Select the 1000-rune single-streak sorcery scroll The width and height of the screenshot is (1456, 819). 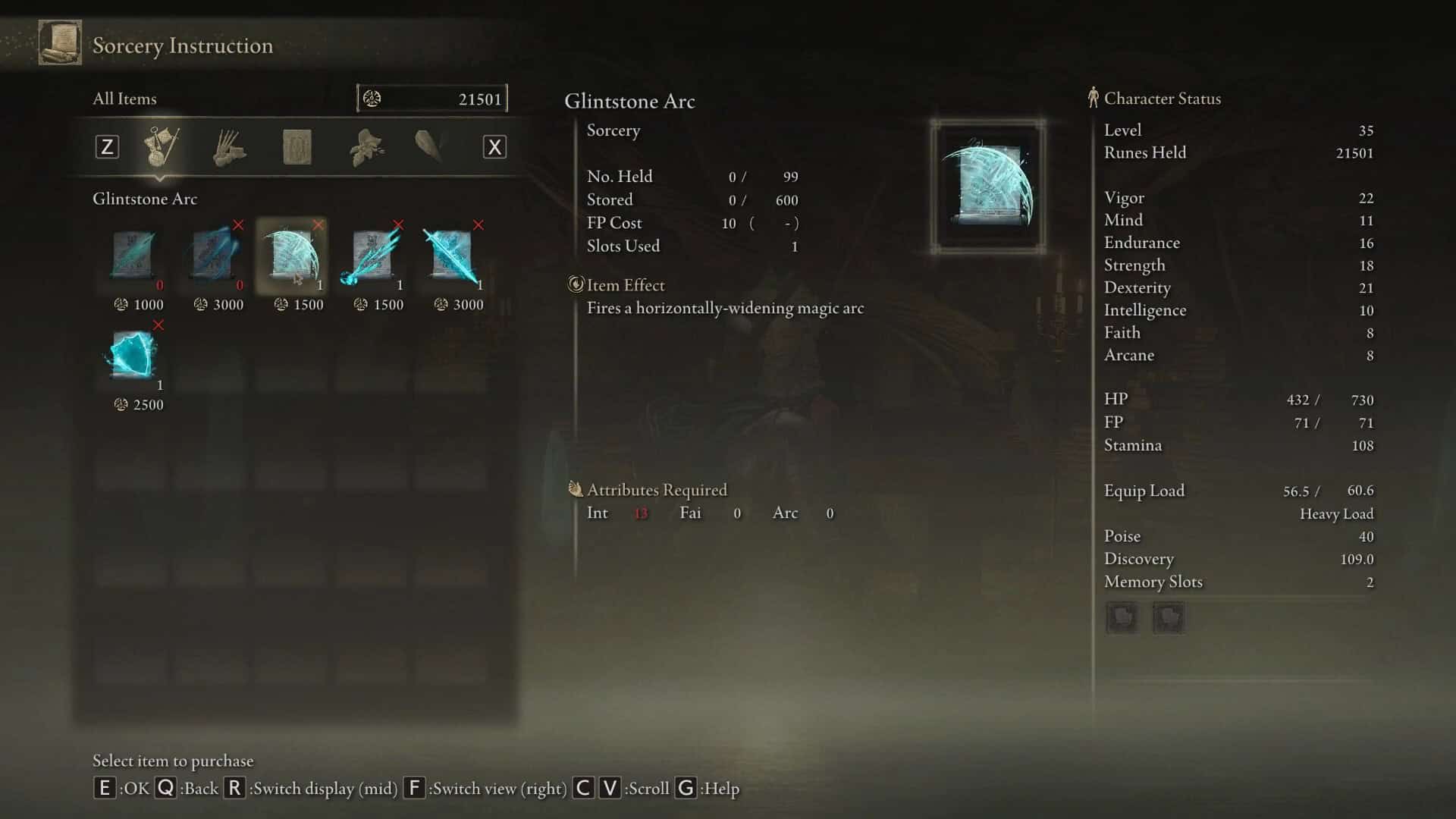tap(134, 256)
